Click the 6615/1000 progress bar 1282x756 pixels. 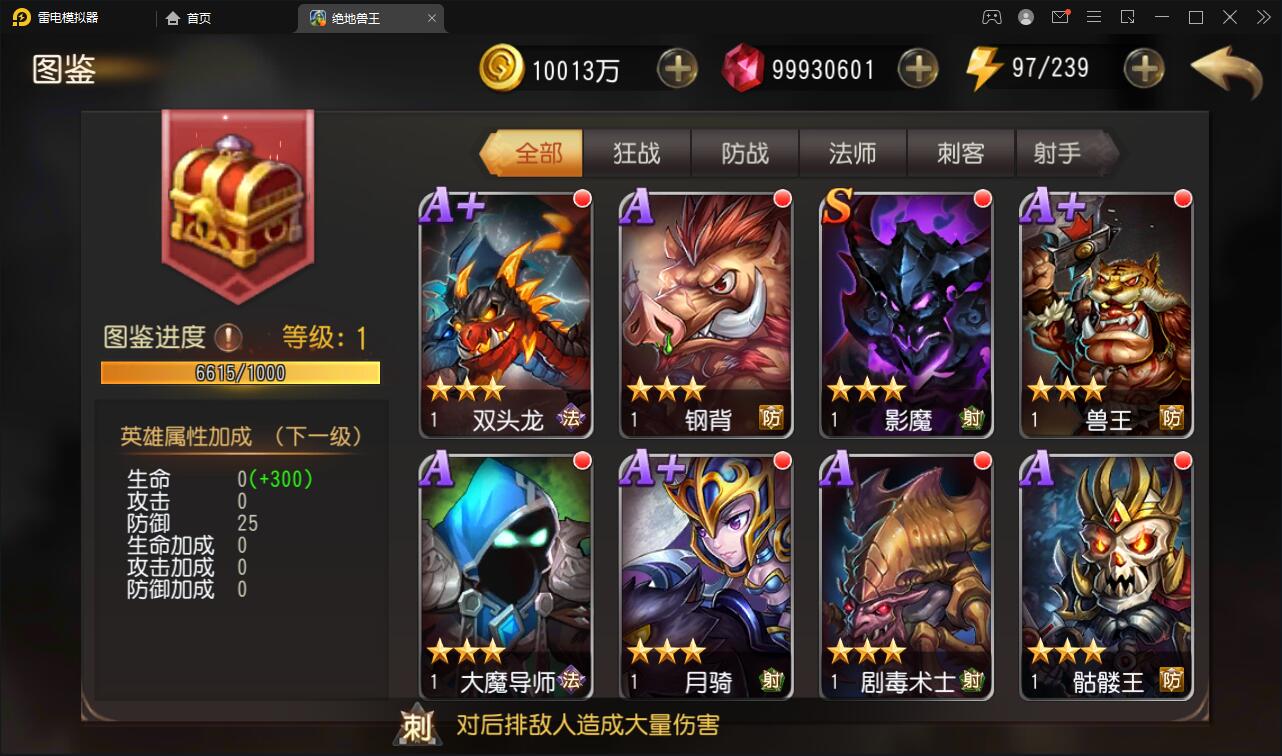pyautogui.click(x=239, y=373)
